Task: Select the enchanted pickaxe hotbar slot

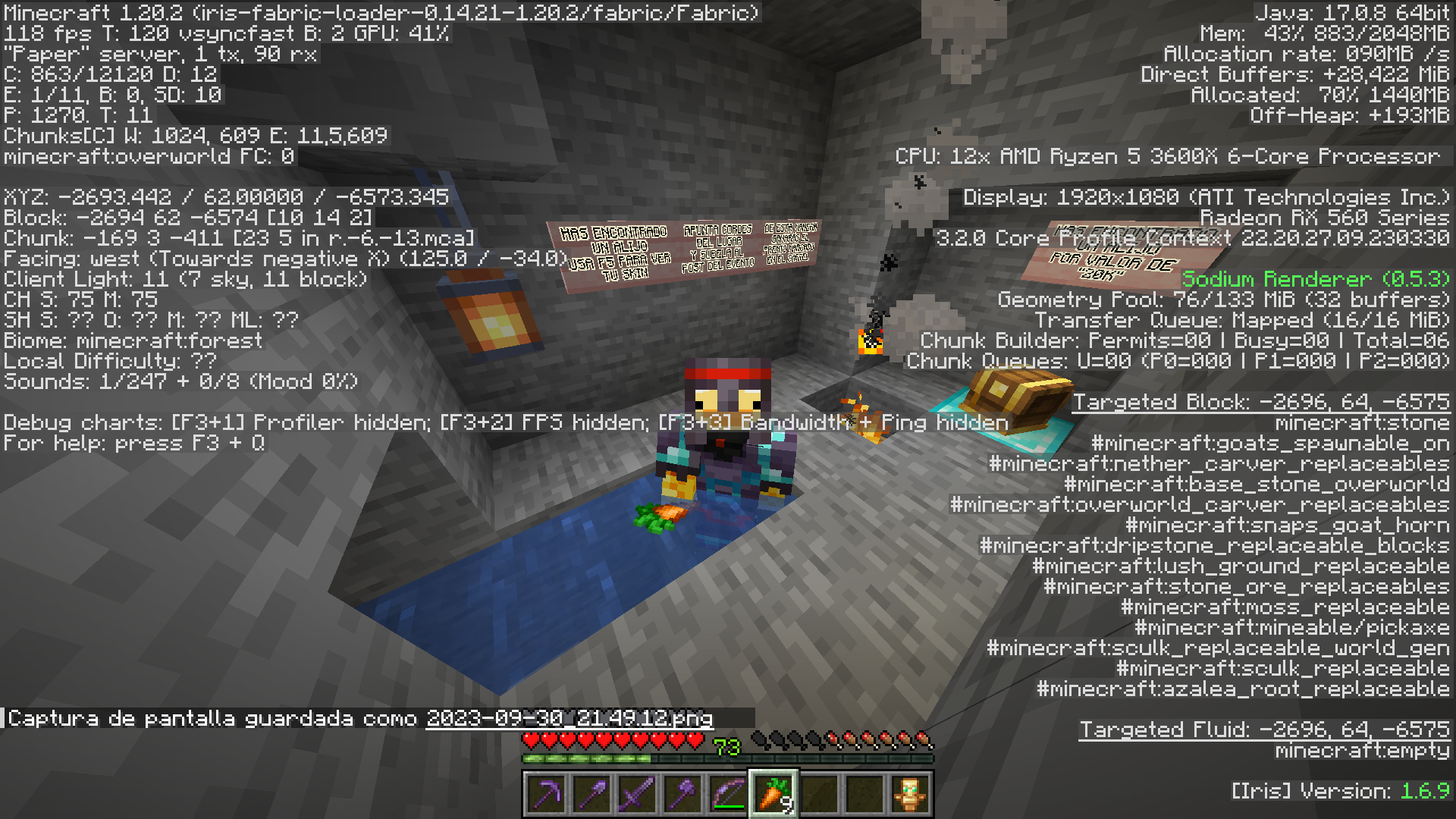Action: 546,794
